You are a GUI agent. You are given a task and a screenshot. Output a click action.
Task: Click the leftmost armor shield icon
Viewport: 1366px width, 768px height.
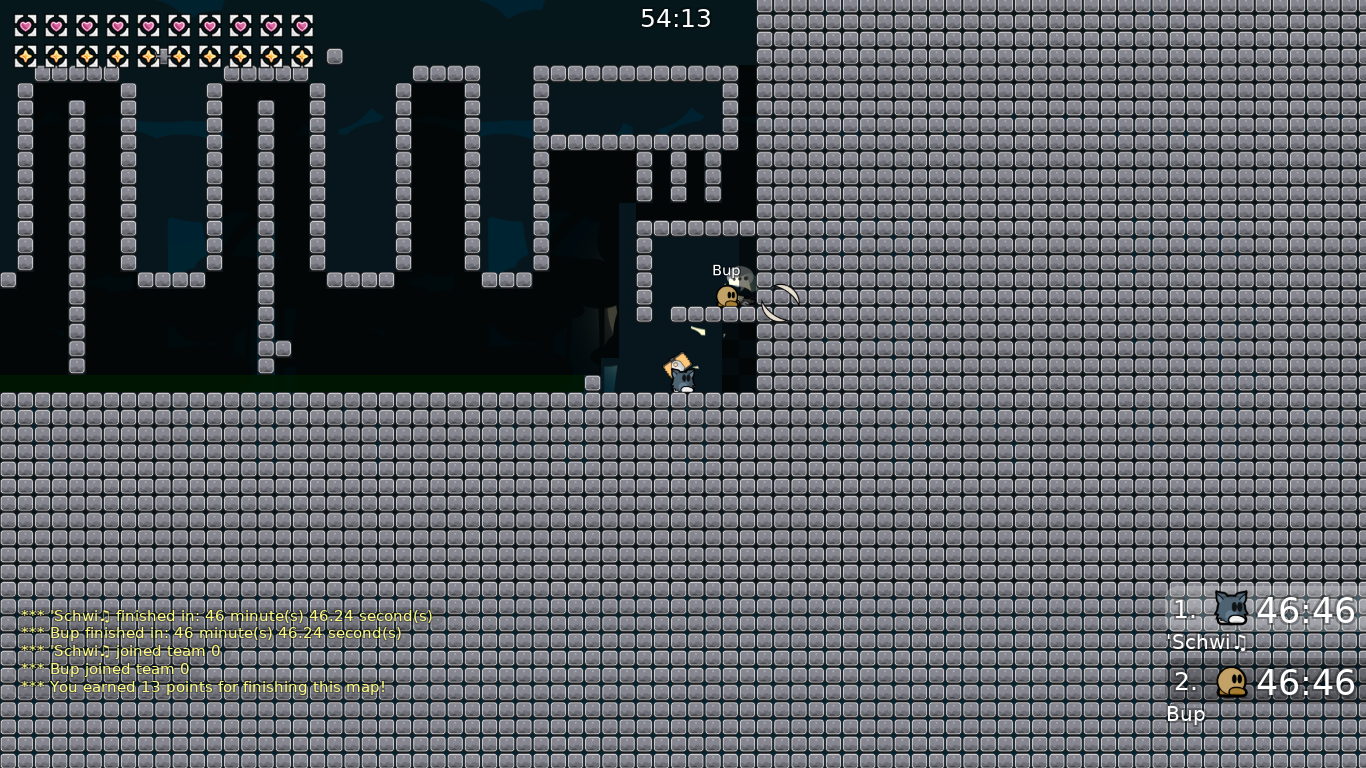pos(27,57)
